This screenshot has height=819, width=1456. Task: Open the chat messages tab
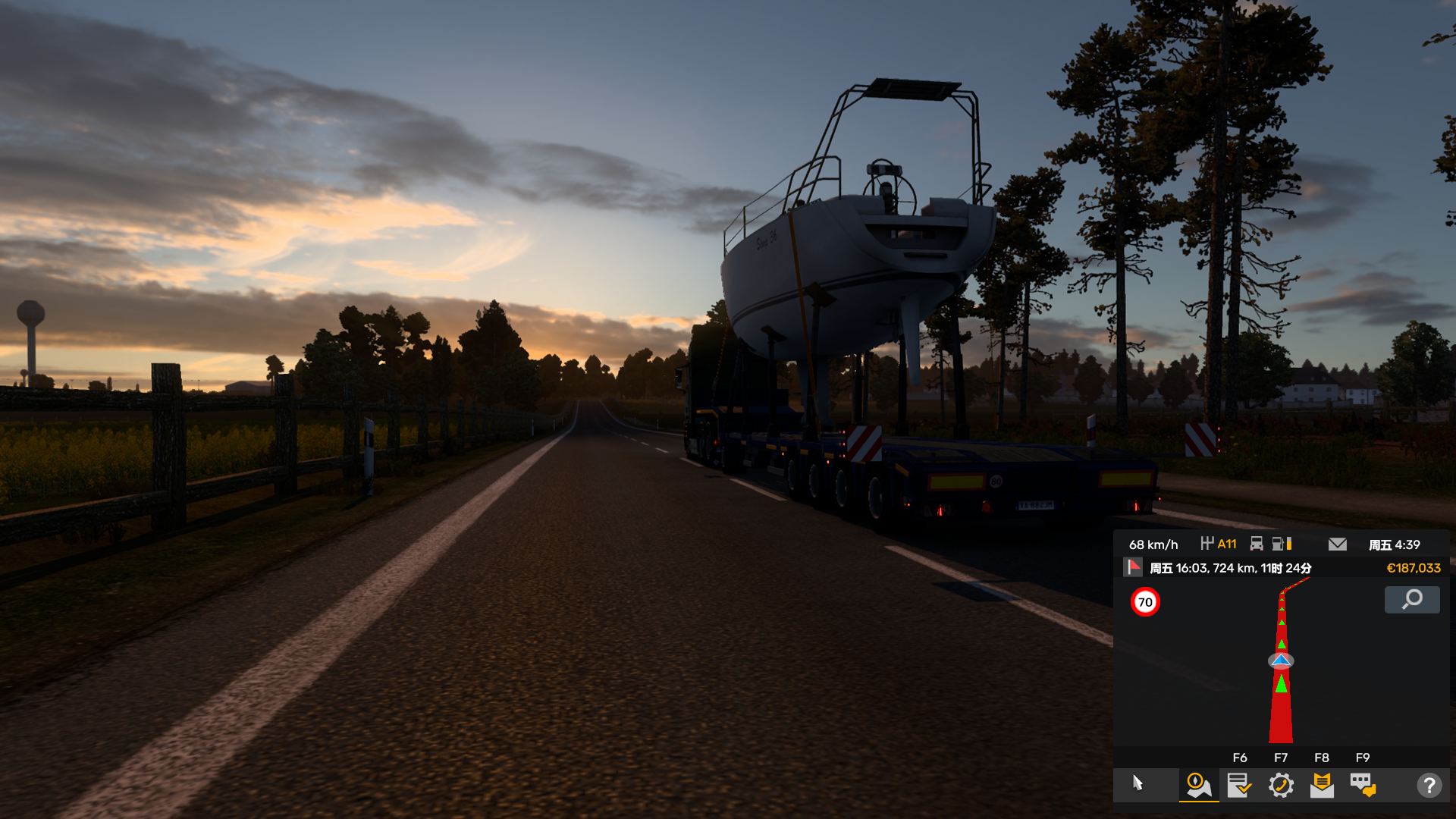point(1363,785)
